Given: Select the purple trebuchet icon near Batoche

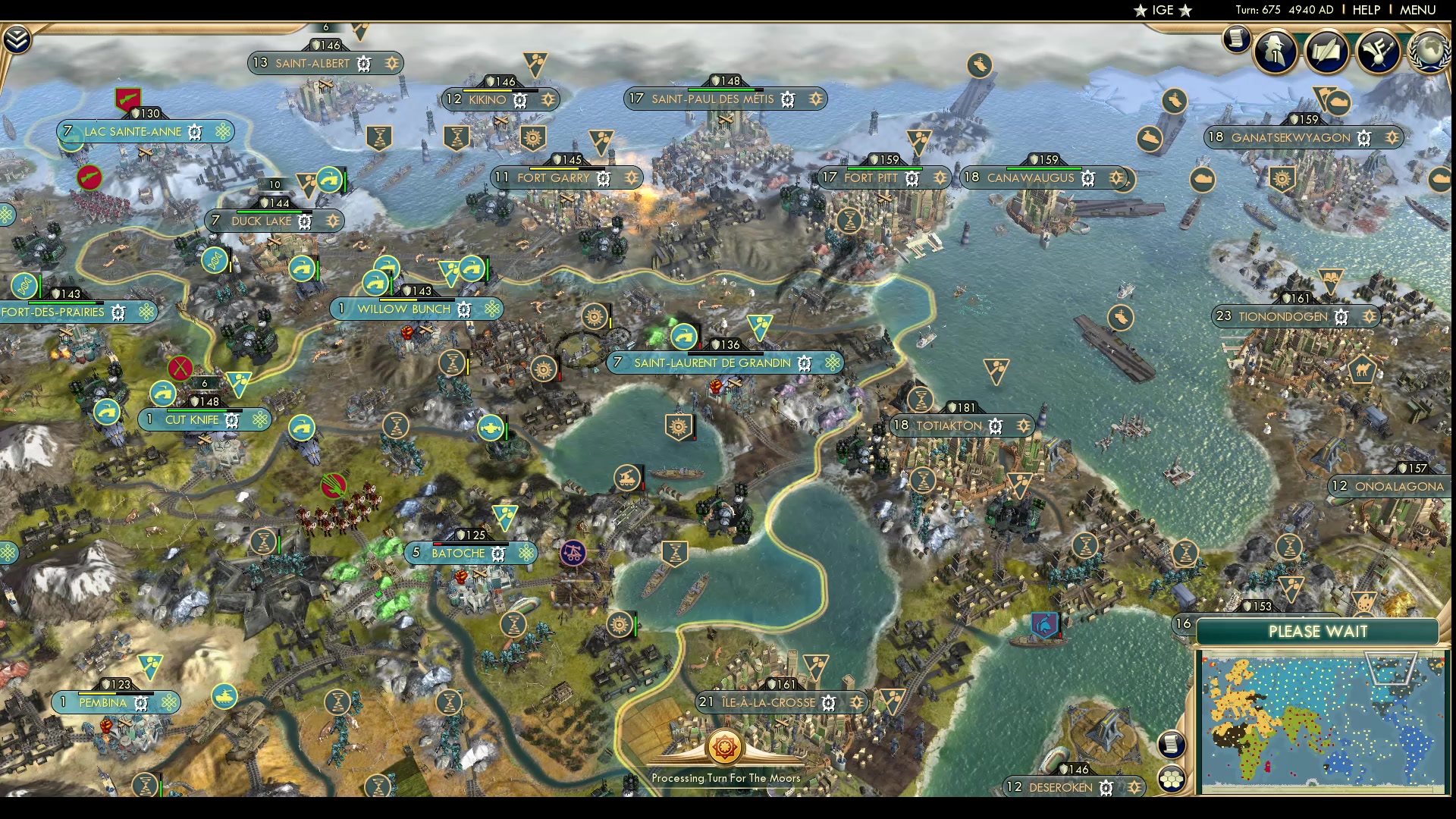Looking at the screenshot, I should tap(572, 551).
